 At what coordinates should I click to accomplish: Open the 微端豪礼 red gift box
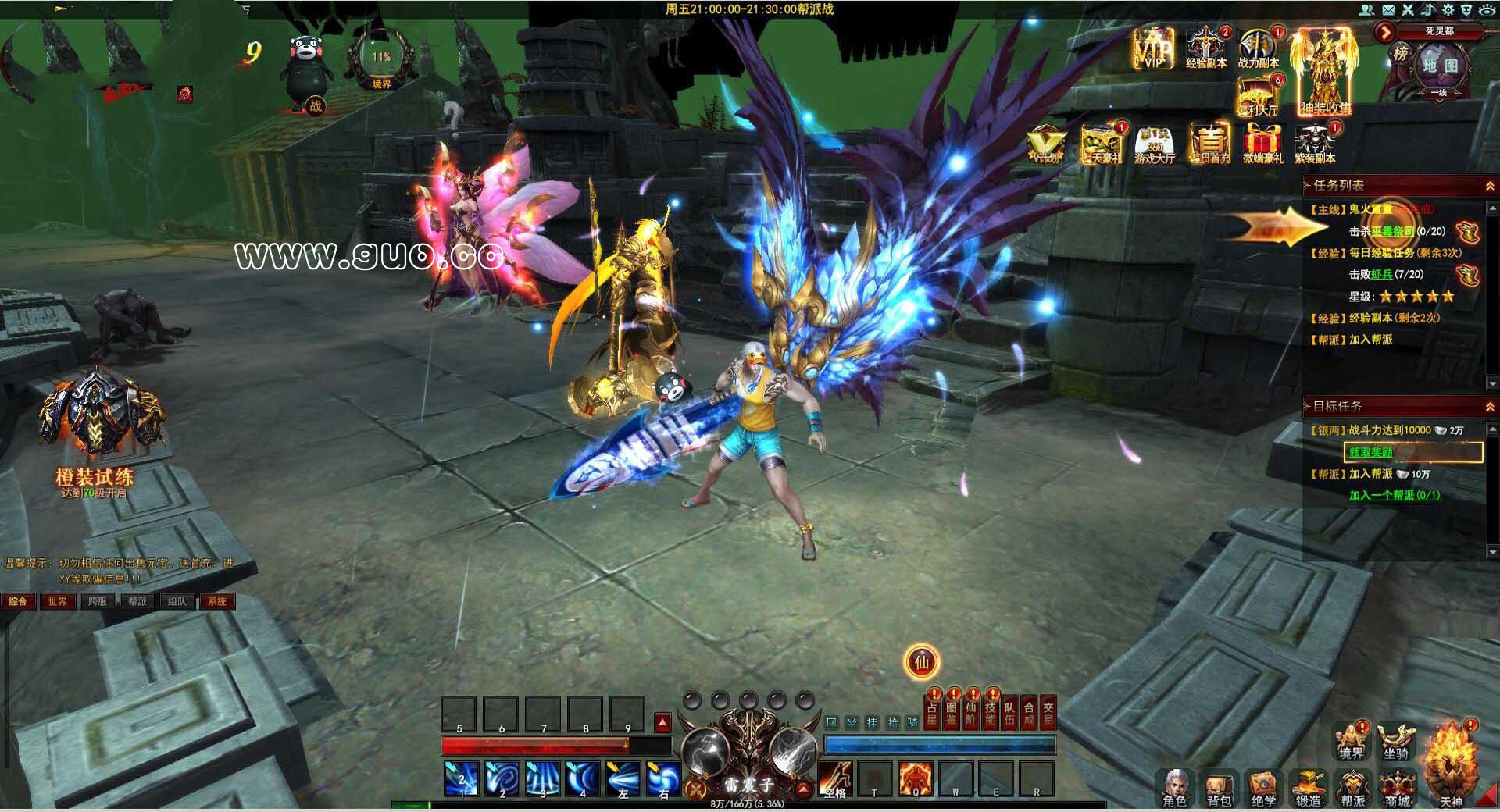(1262, 144)
